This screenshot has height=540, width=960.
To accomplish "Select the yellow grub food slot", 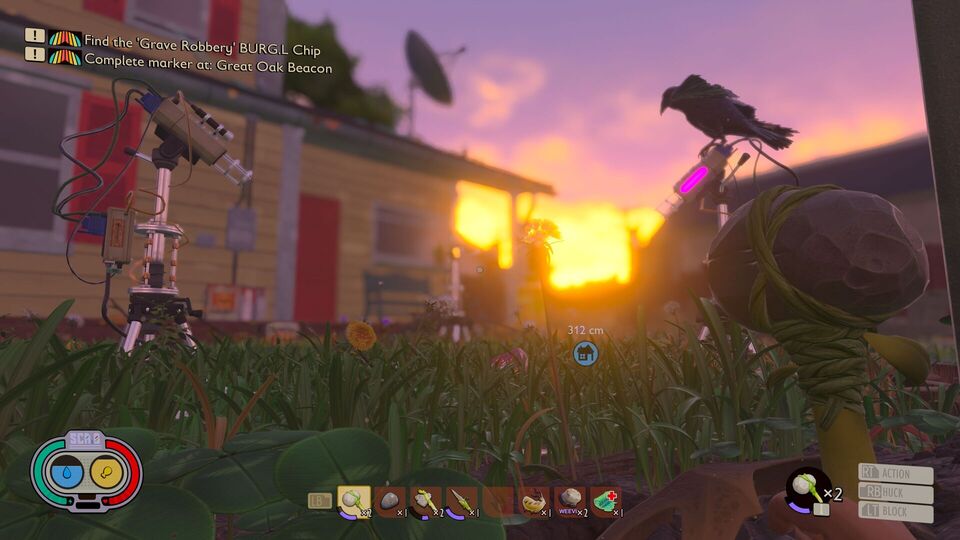I will pos(534,500).
